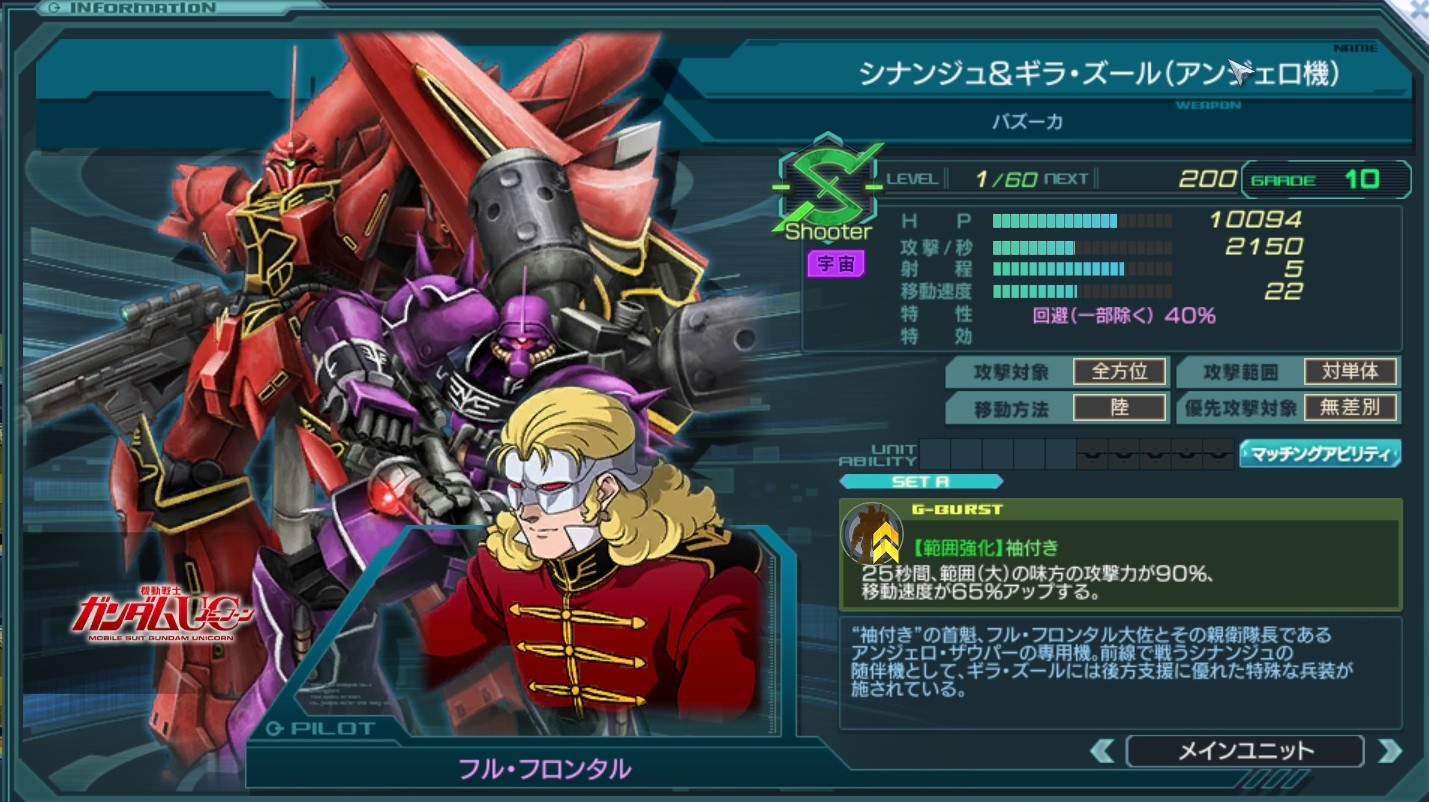The width and height of the screenshot is (1429, 802).
Task: Open the マッチングアビリティ tab
Action: pos(1318,454)
